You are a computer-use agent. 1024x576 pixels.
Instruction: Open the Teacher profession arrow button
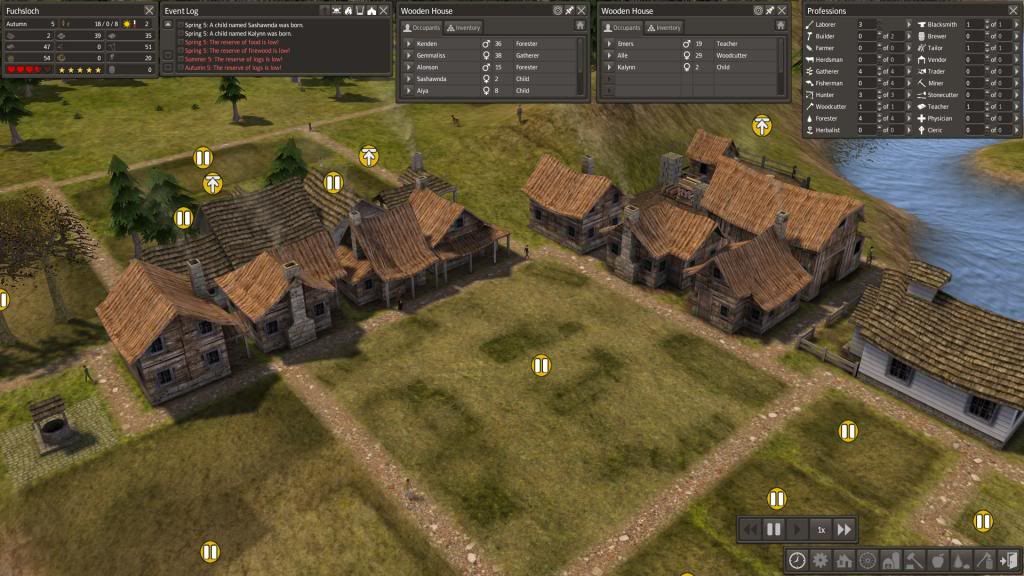[x=1015, y=107]
